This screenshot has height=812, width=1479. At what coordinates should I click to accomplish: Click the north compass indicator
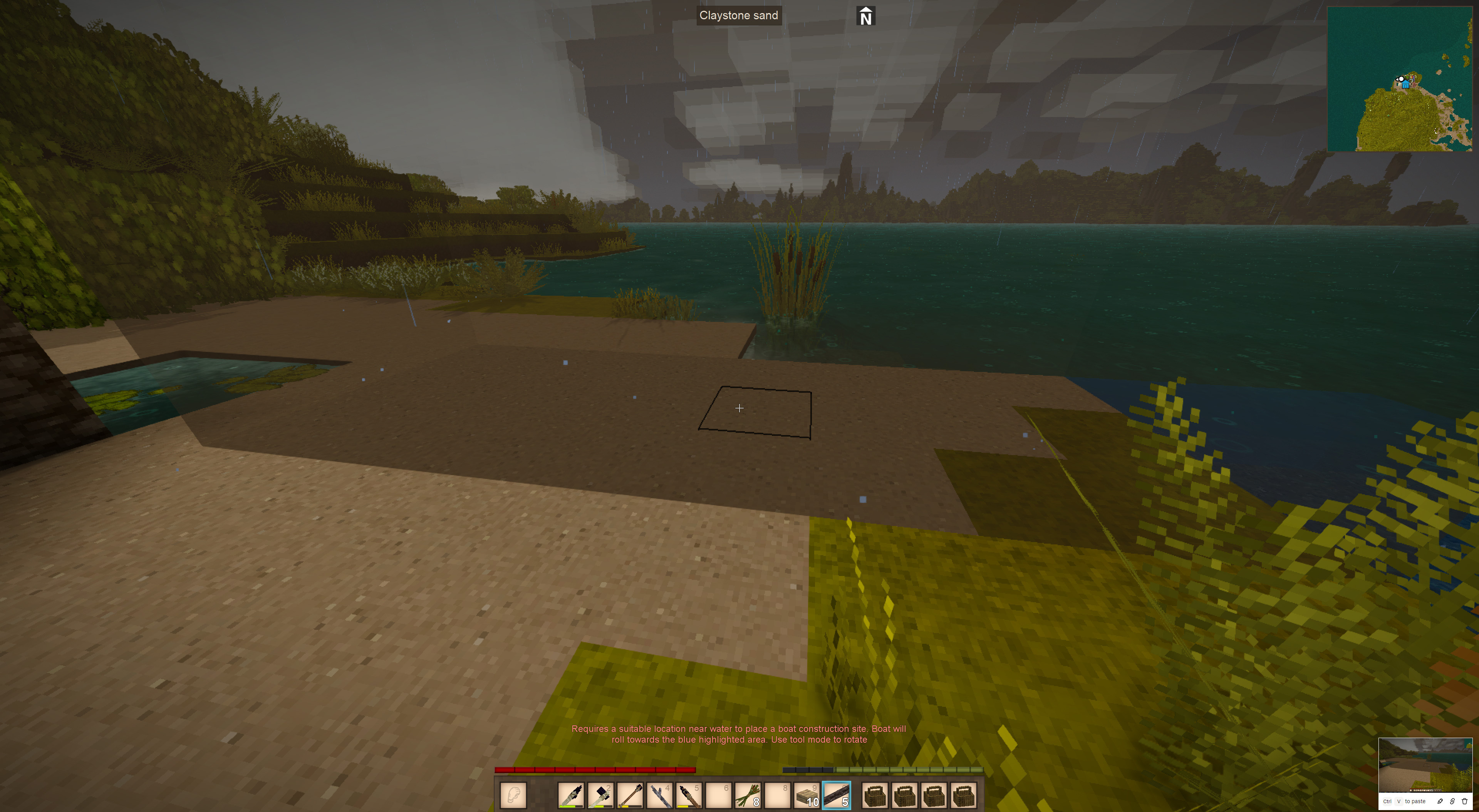866,16
